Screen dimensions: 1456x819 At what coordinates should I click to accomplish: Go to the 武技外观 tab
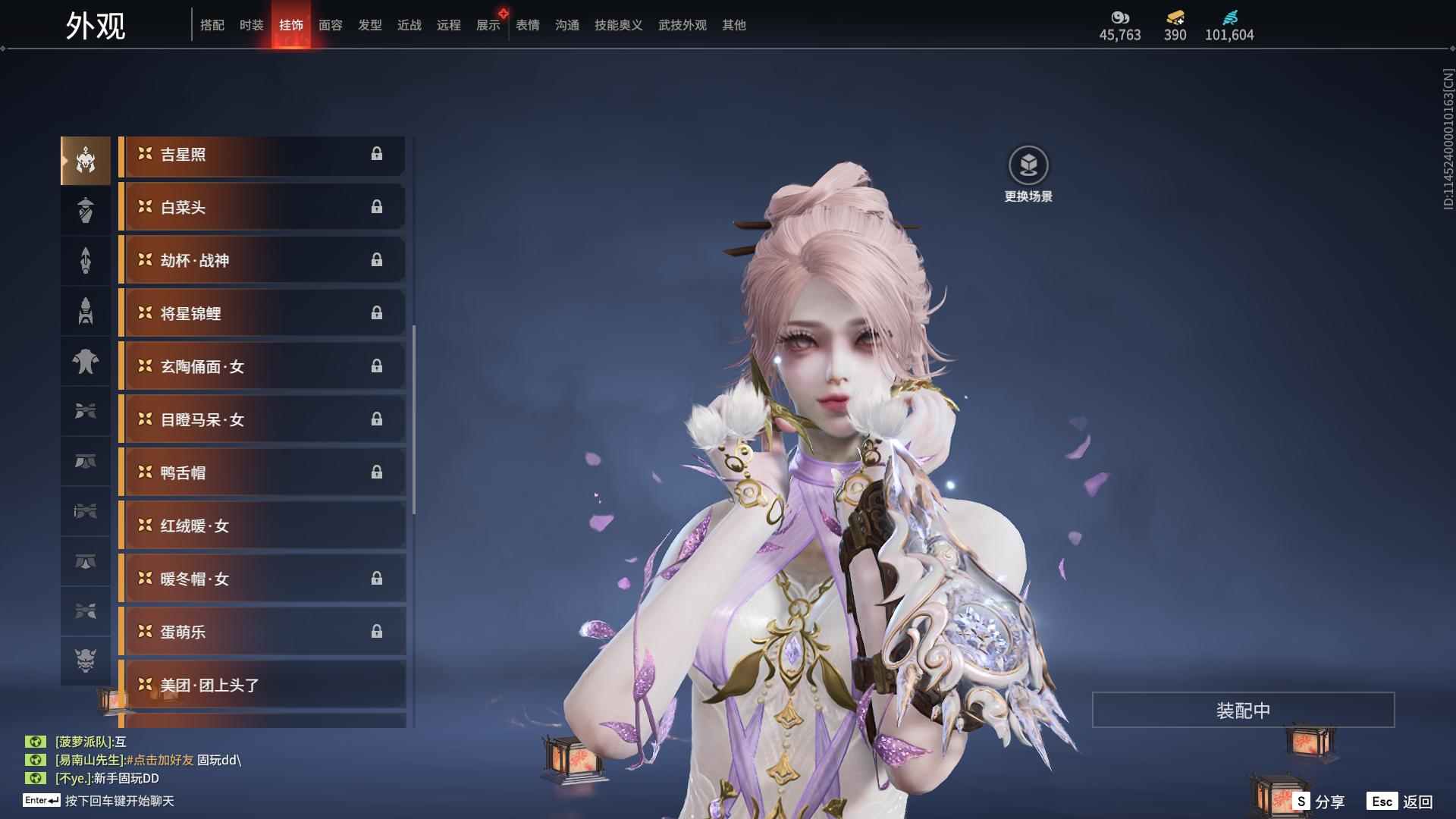pyautogui.click(x=682, y=25)
